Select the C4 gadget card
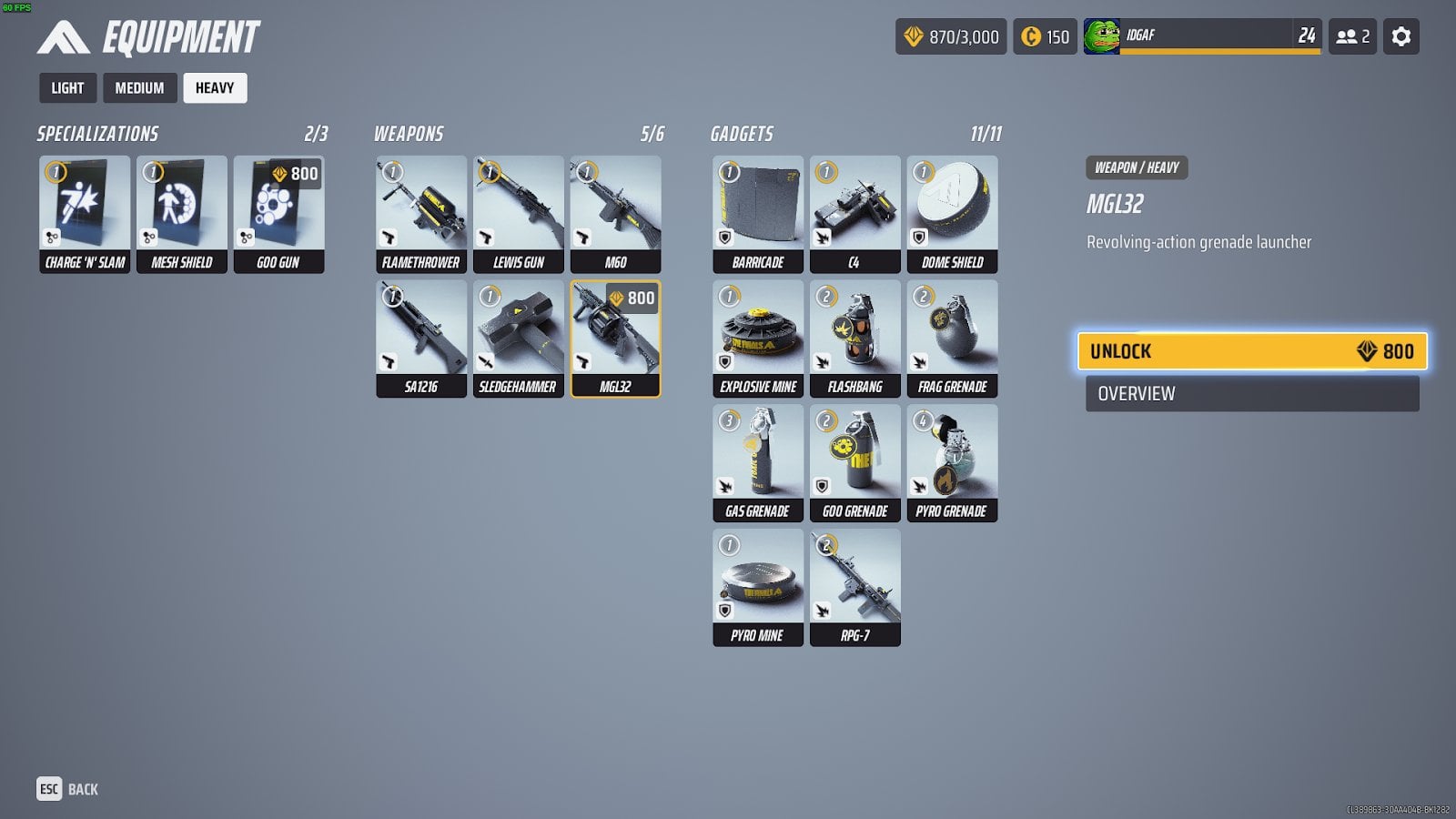 click(854, 214)
